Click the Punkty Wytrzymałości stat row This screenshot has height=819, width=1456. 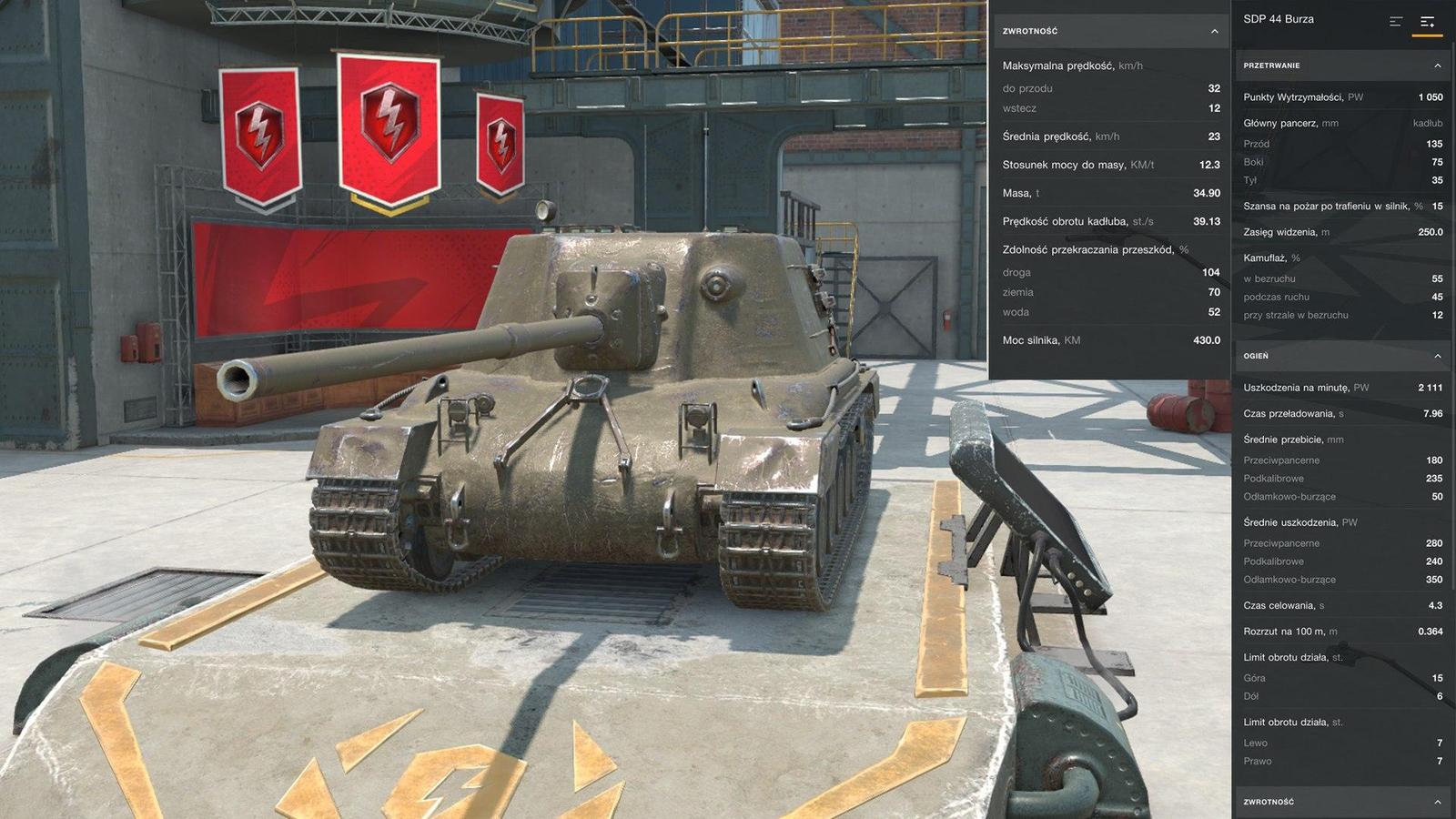click(1338, 96)
